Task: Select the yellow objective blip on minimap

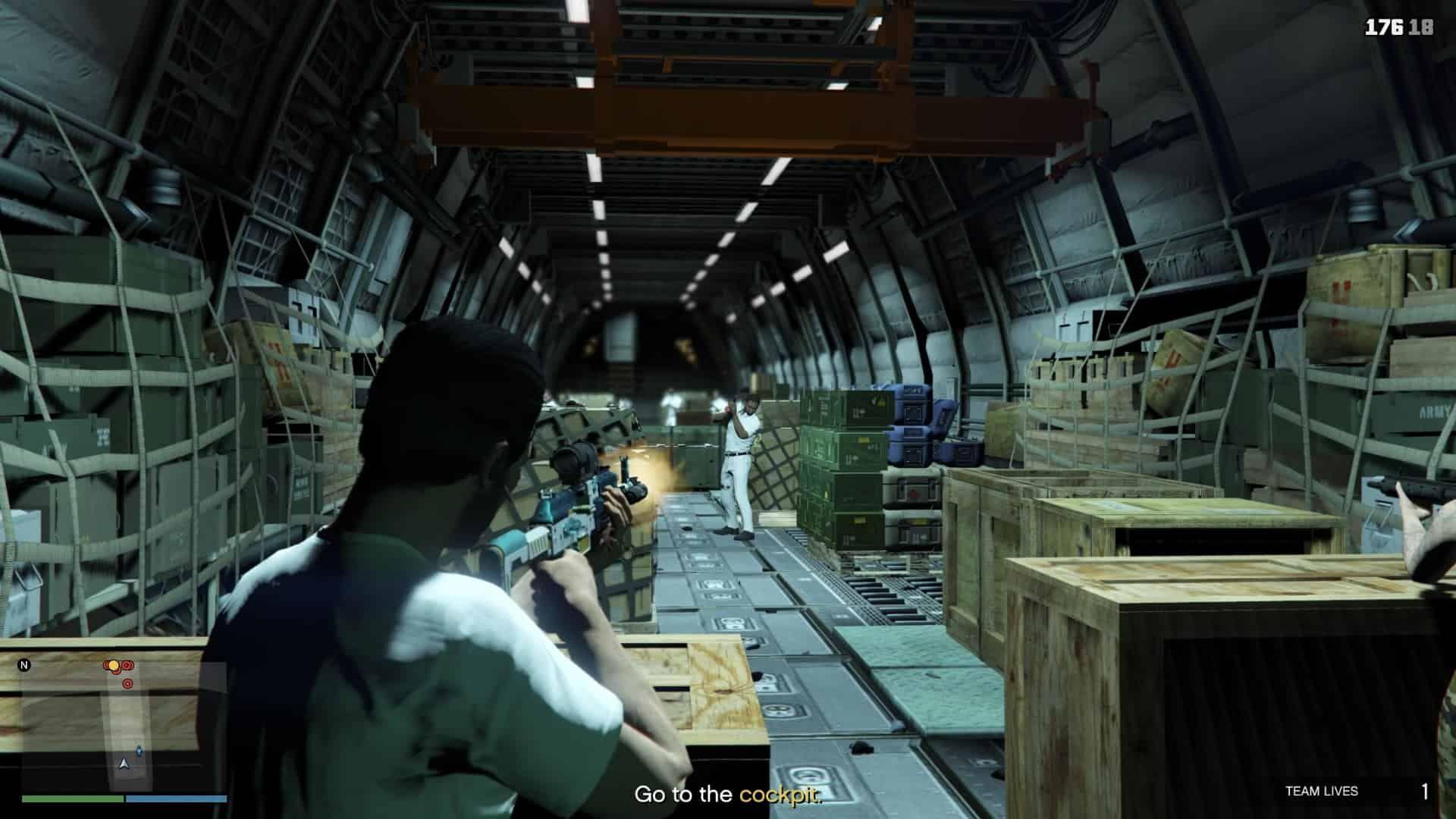Action: 114,666
